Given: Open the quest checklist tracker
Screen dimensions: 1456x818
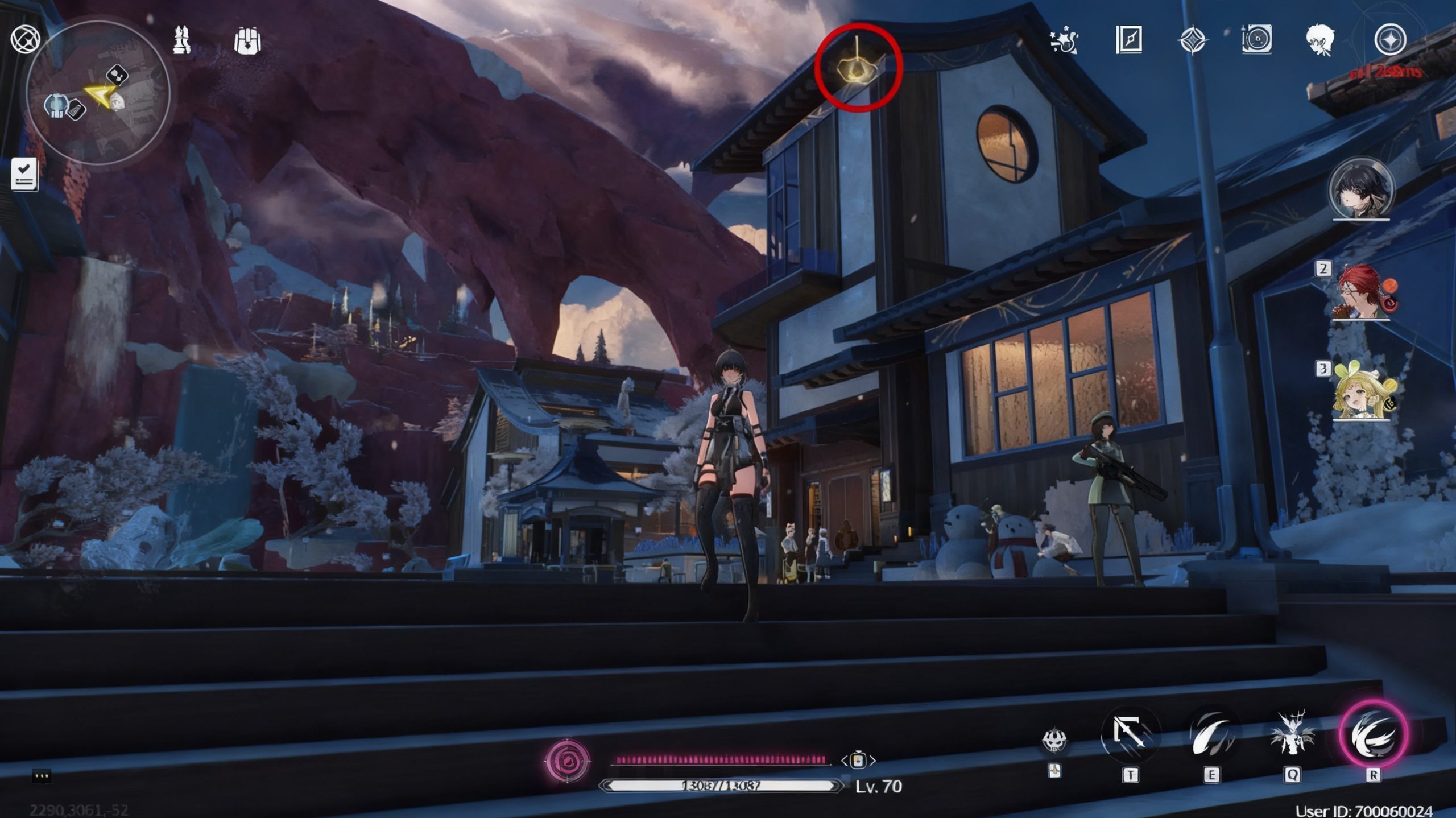Looking at the screenshot, I should coord(24,174).
